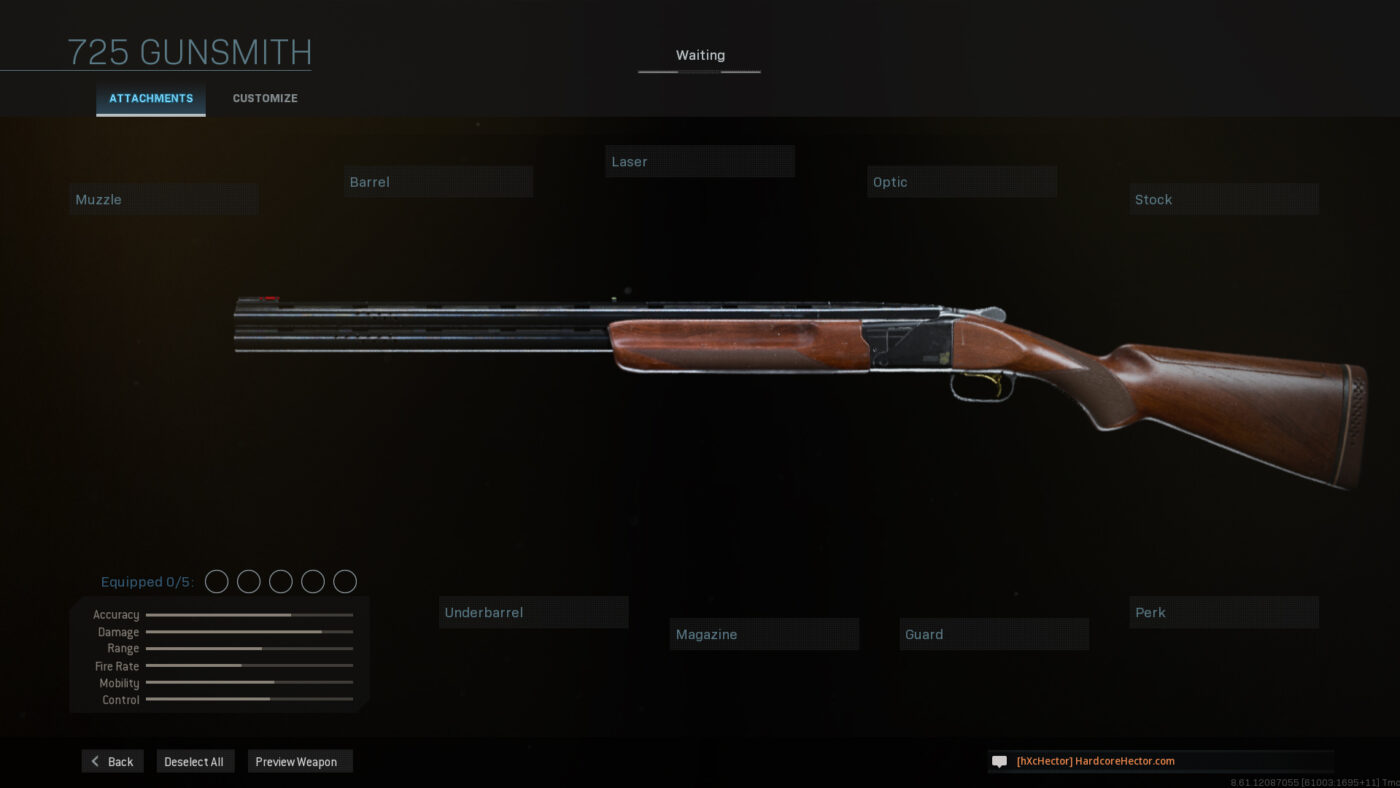The image size is (1400, 788).
Task: Open the Laser attachment slot
Action: coord(699,162)
